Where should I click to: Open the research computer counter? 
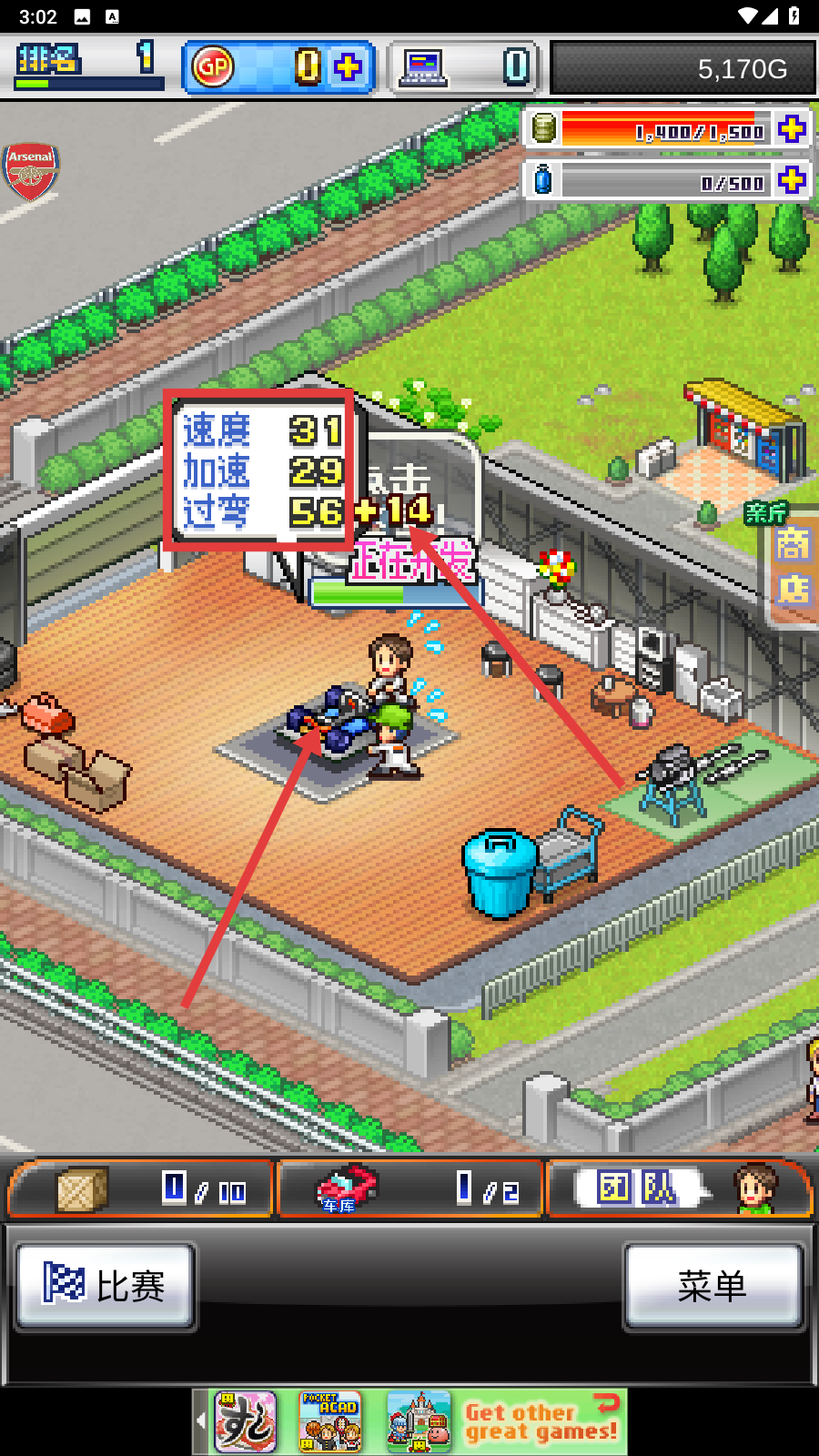click(x=465, y=67)
